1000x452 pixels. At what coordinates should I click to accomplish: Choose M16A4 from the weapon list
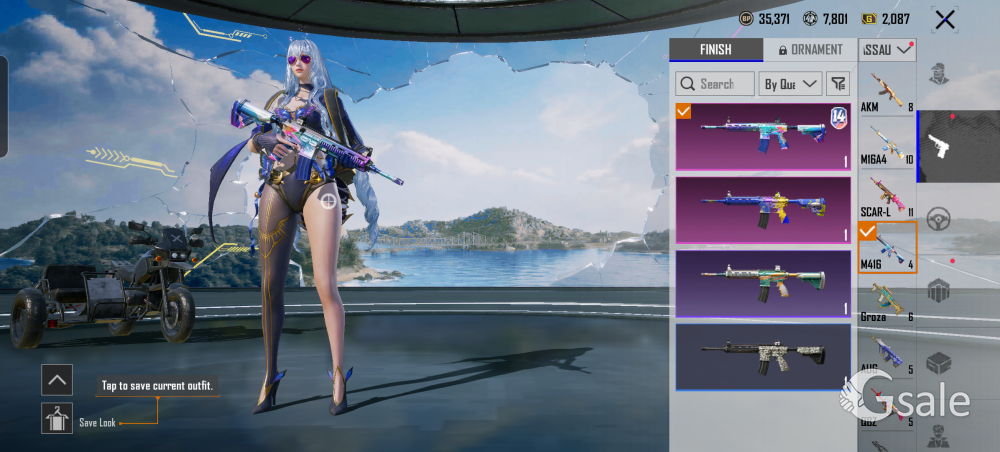[887, 144]
